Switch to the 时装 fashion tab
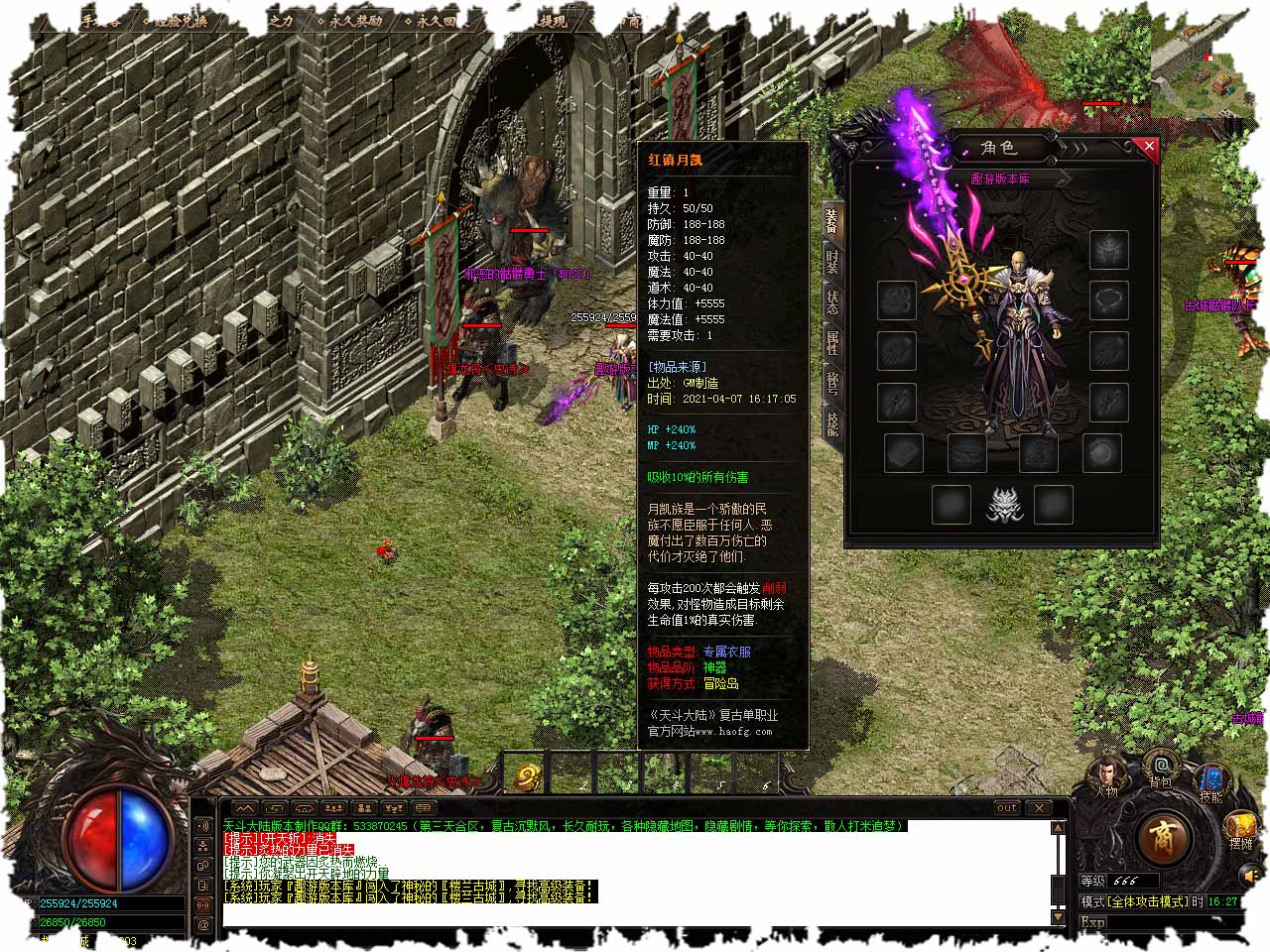Viewport: 1270px width, 952px height. click(832, 260)
